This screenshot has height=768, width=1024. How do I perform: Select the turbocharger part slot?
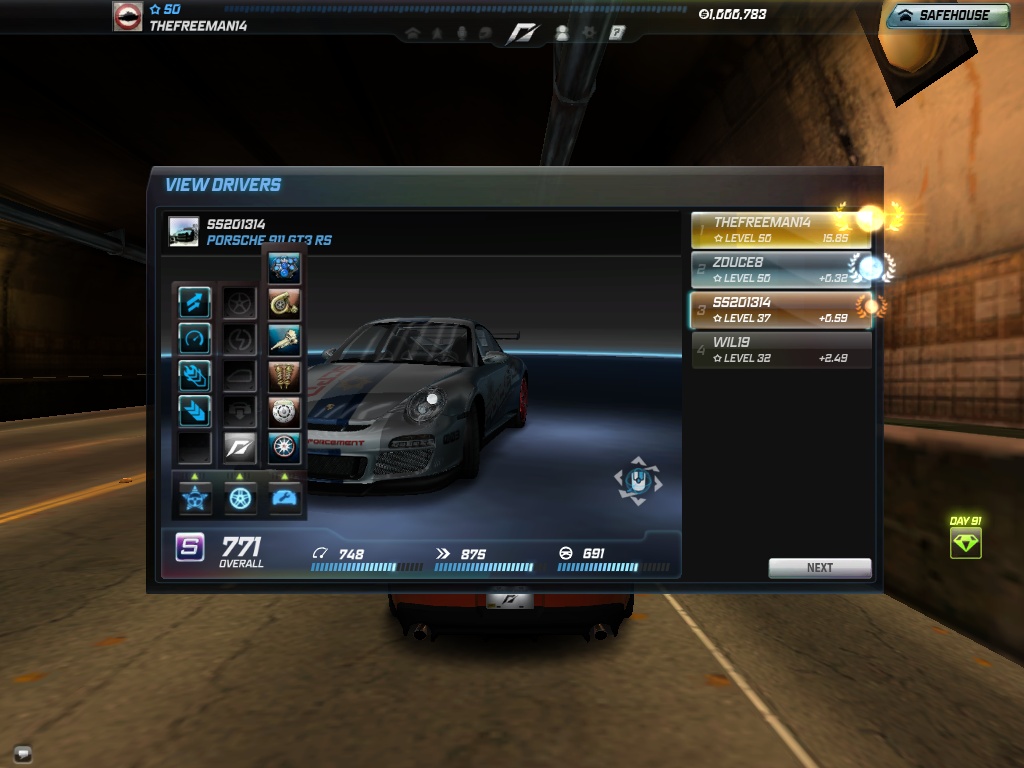click(x=285, y=305)
